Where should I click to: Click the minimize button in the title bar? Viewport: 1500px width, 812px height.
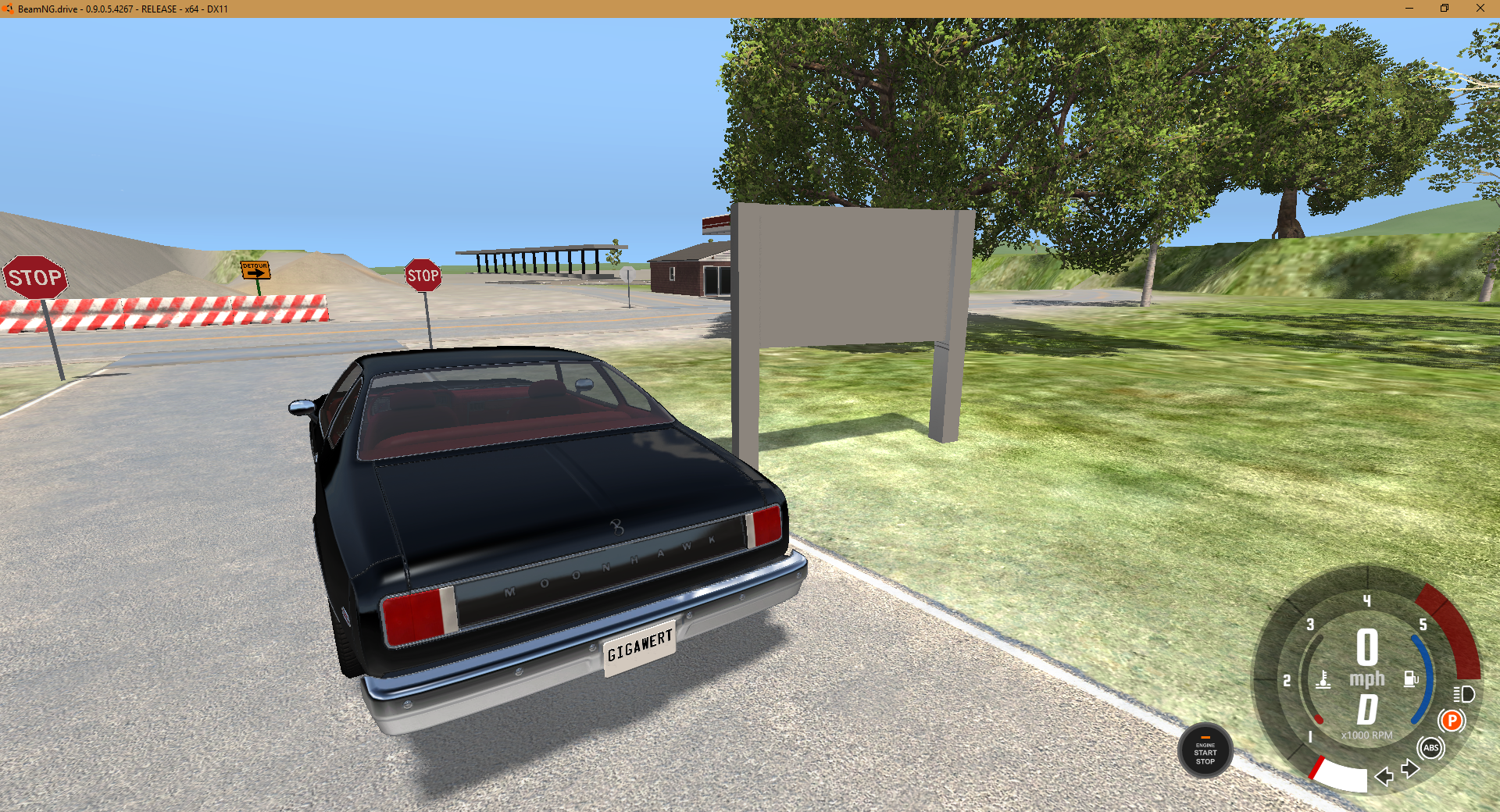click(x=1410, y=8)
